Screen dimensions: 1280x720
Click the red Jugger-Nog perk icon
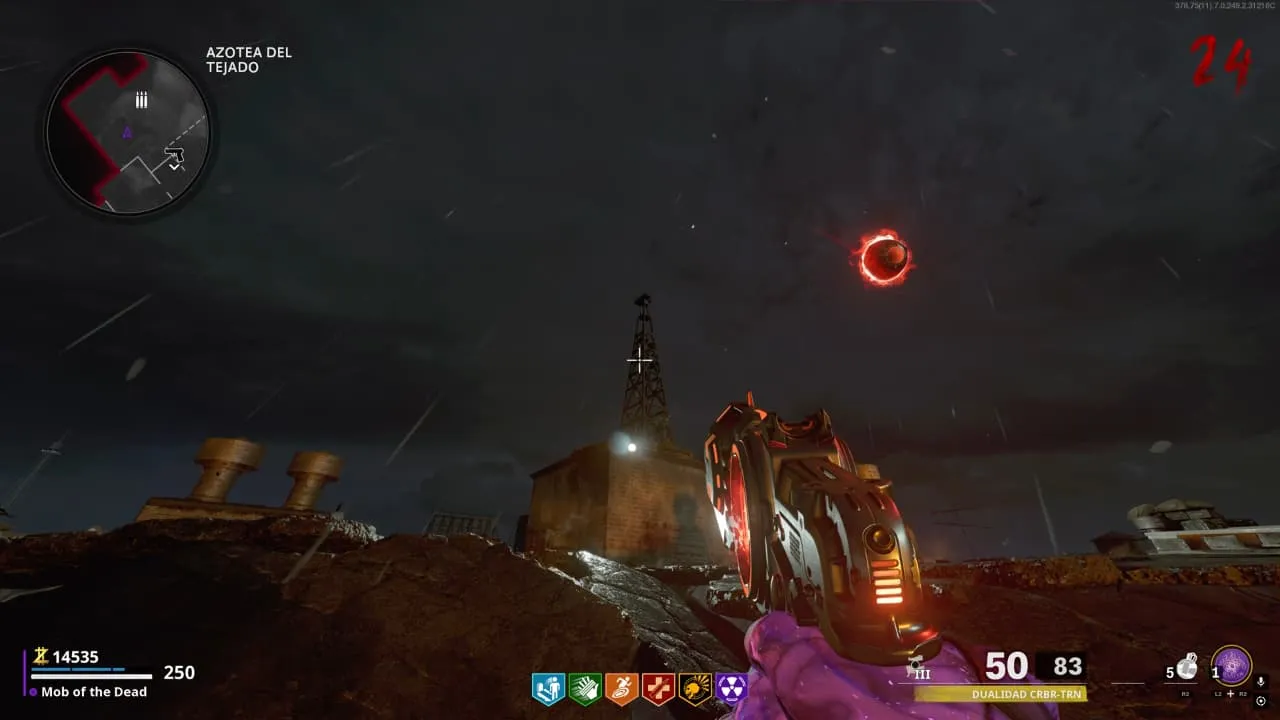(658, 688)
